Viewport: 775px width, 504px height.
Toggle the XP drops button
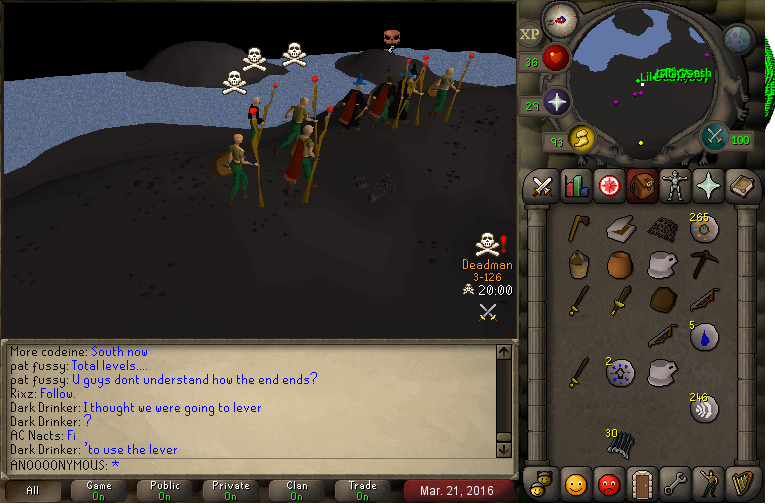[x=530, y=34]
